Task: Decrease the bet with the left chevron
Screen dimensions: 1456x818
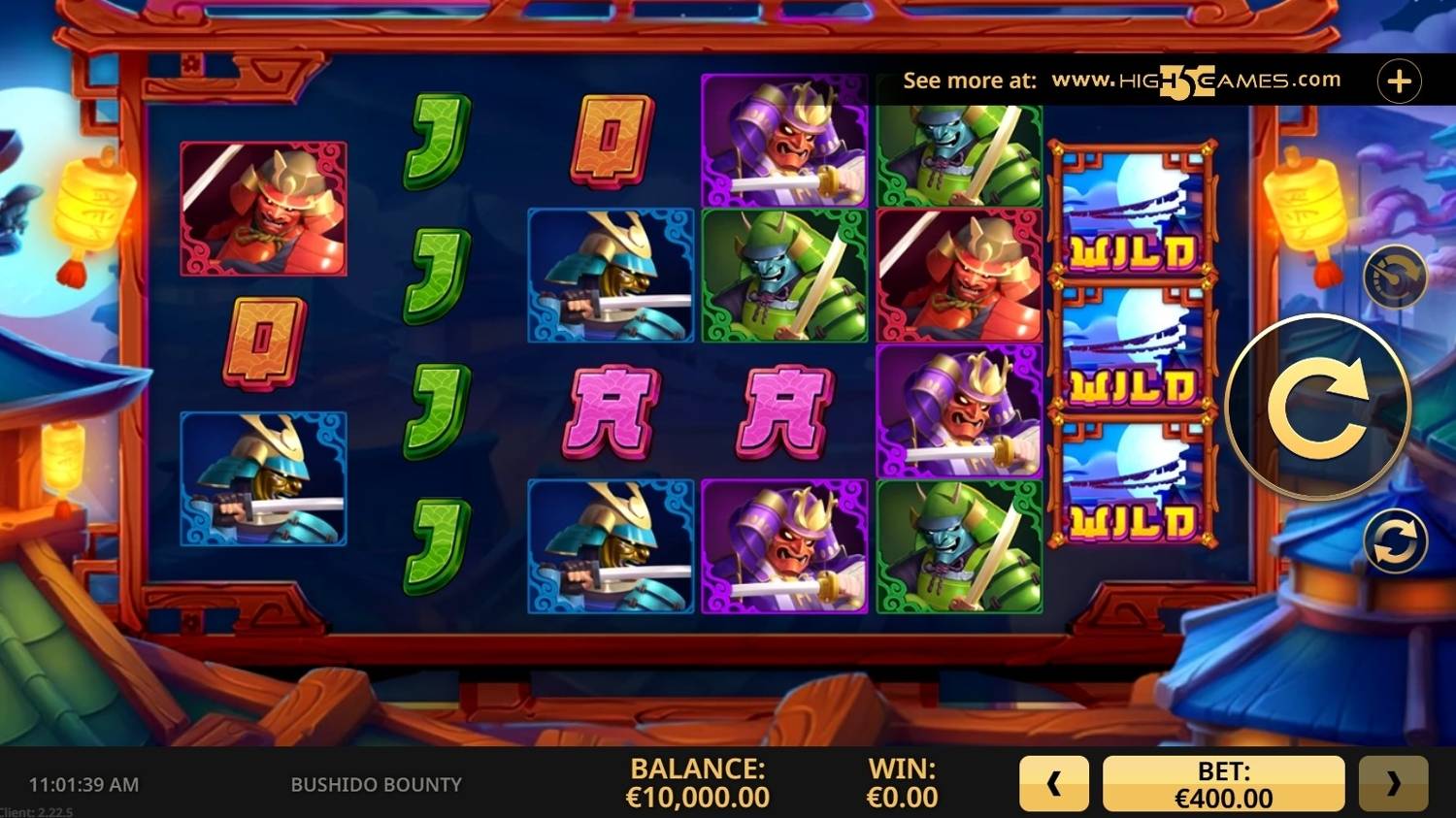Action: pos(1054,782)
